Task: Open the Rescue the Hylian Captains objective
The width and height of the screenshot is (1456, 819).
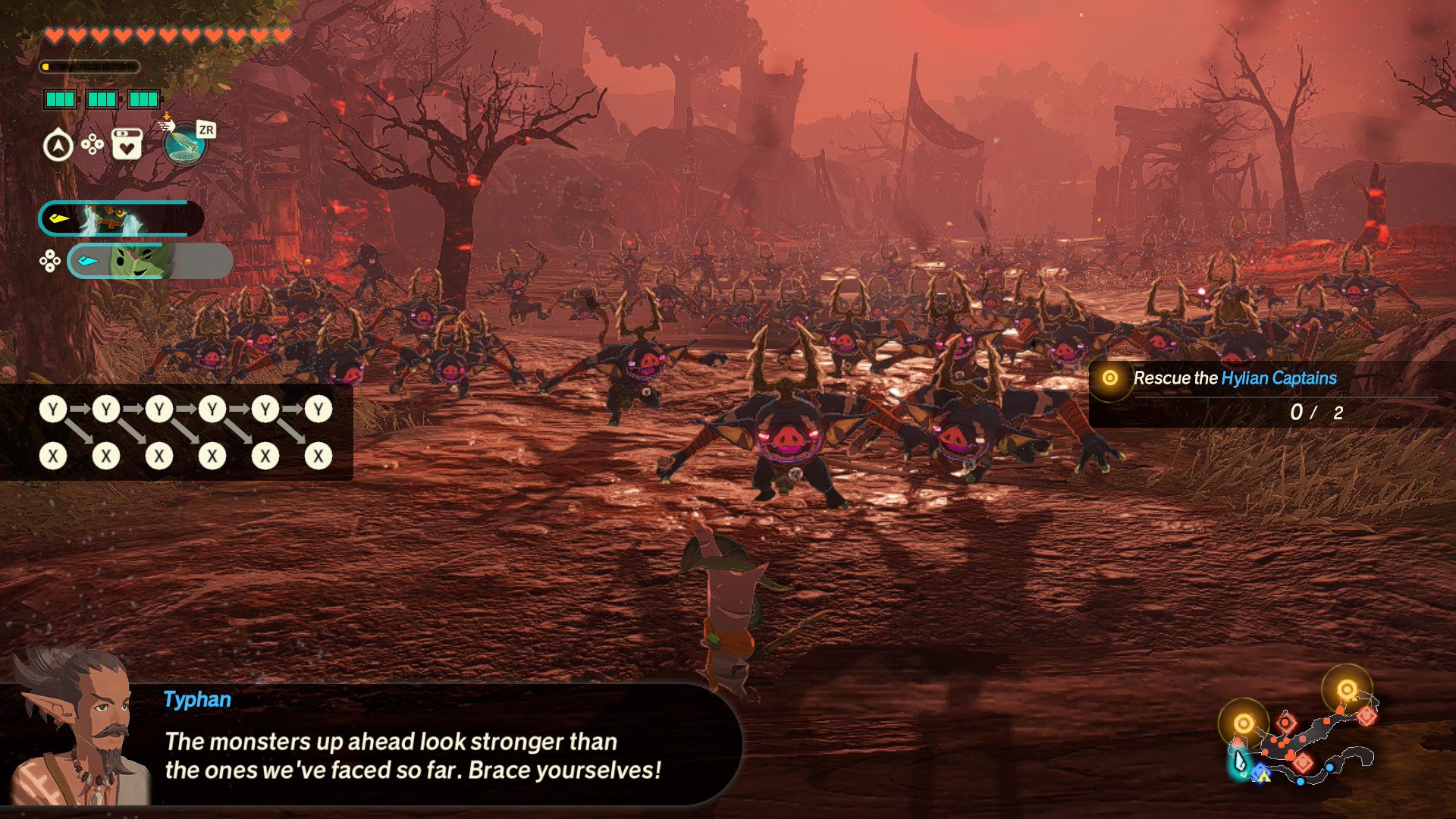Action: click(1234, 378)
